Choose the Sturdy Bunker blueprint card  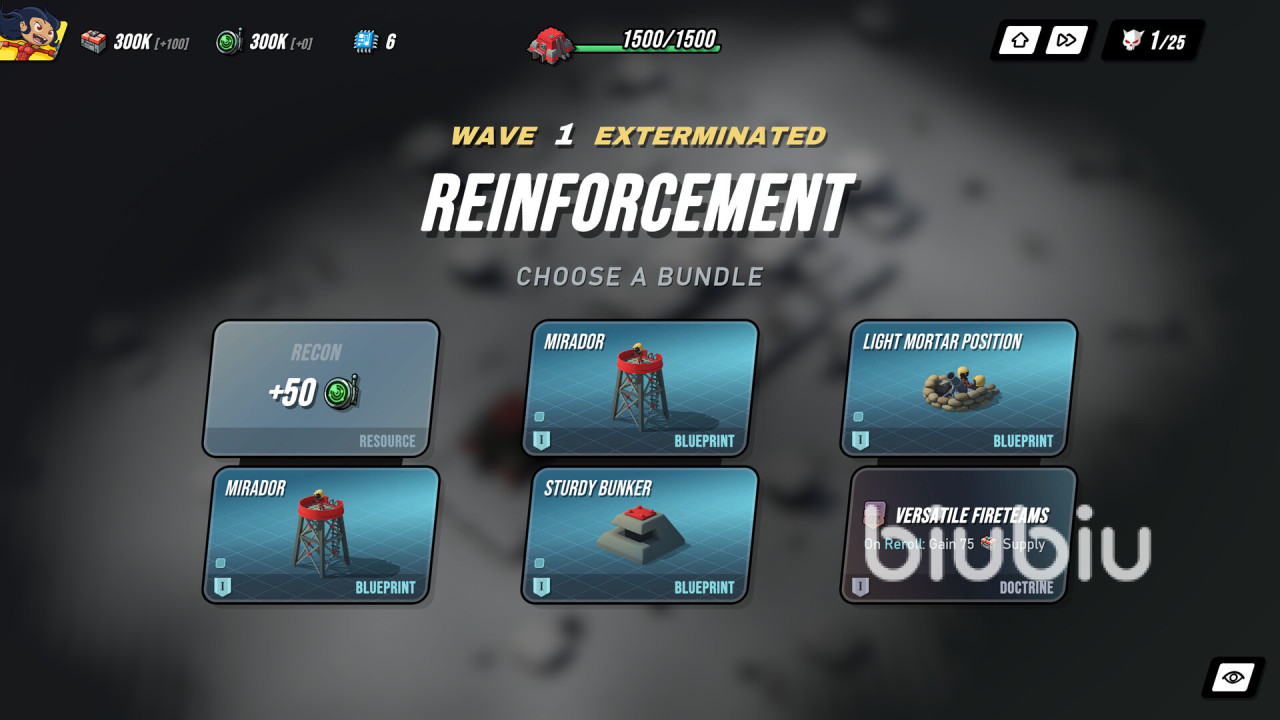640,535
